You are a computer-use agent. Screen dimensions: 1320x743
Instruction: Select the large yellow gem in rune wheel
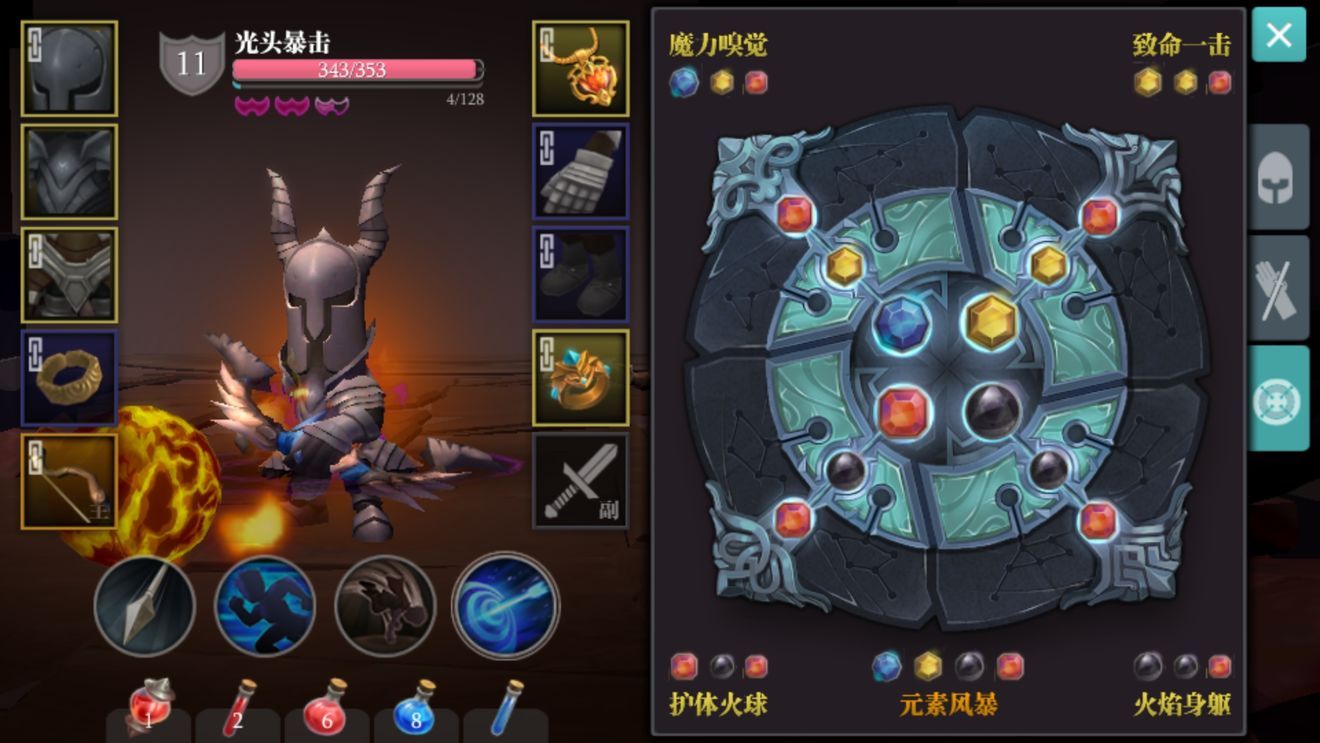click(992, 322)
